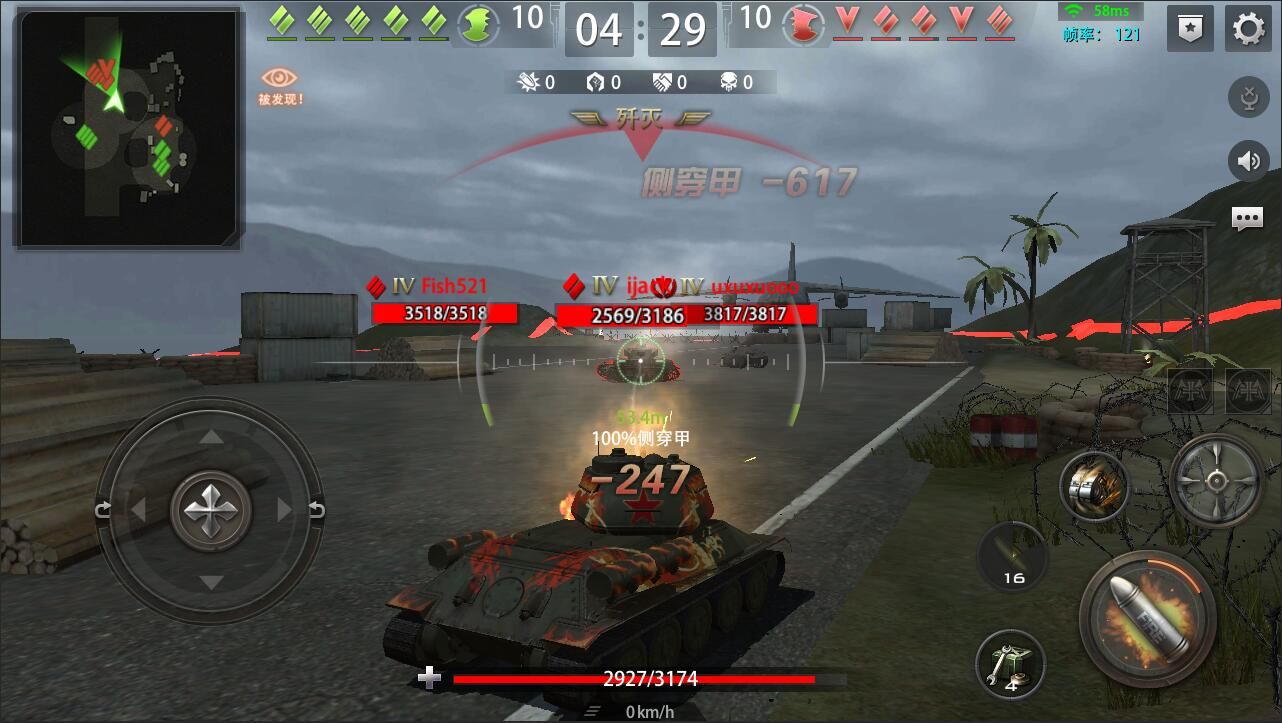Tap the FIRE bullet button

click(1148, 619)
